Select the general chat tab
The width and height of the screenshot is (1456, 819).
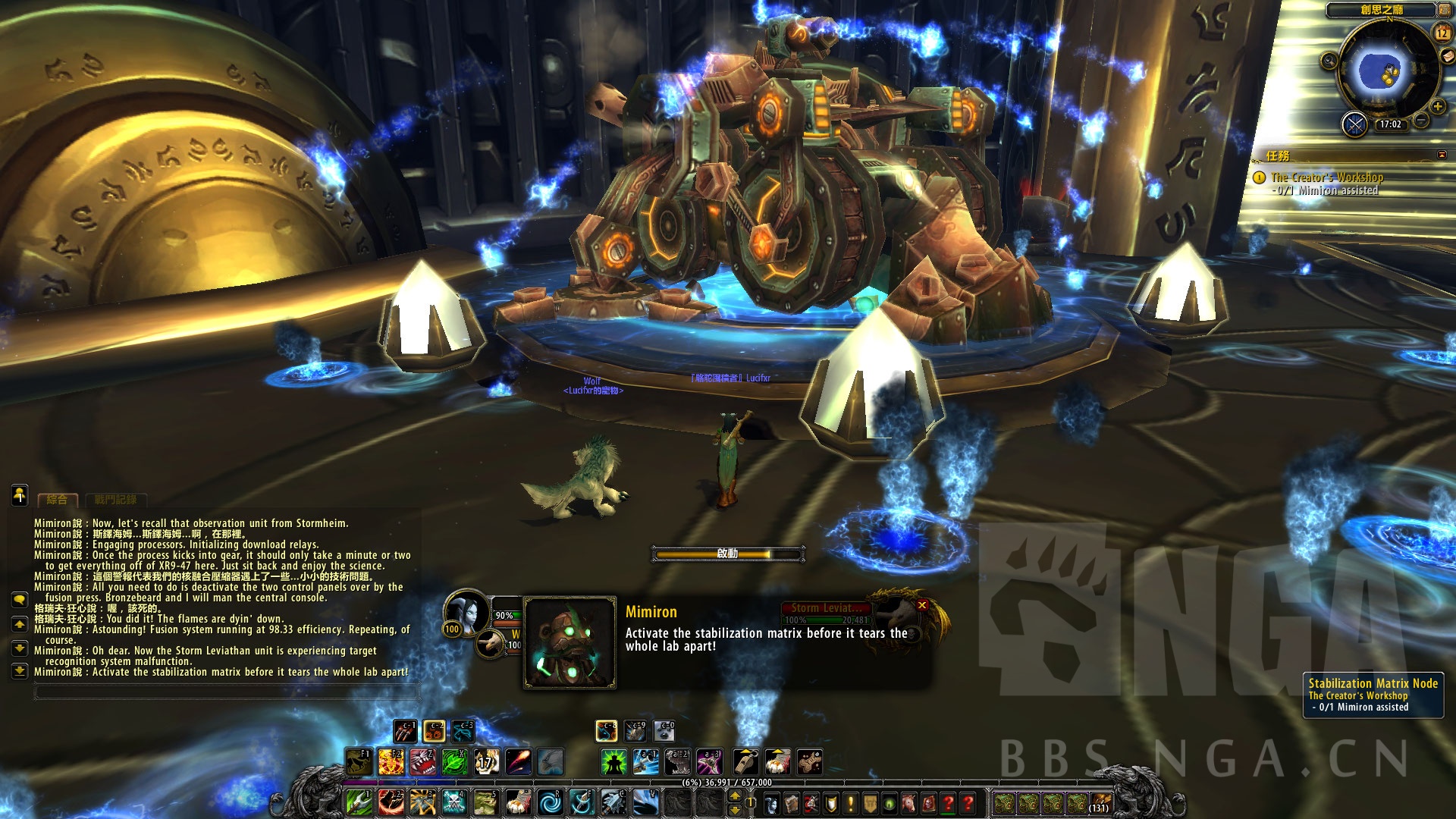(57, 500)
